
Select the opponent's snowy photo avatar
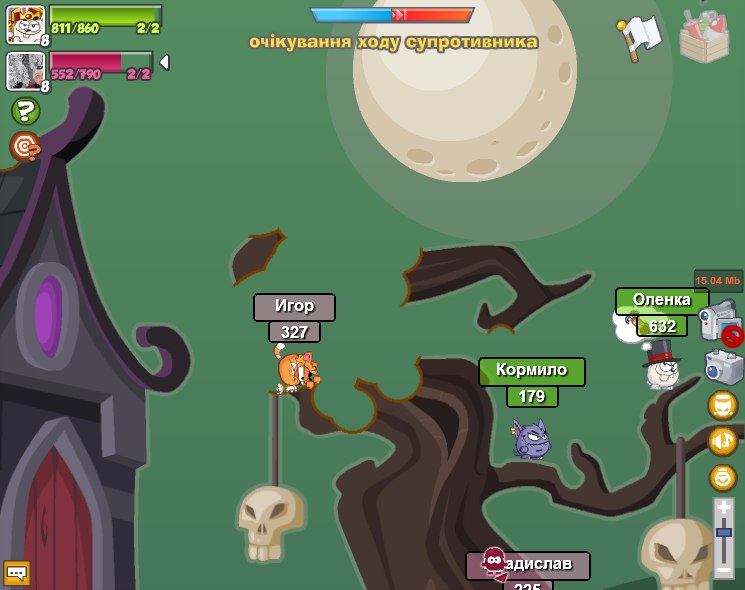(25, 71)
